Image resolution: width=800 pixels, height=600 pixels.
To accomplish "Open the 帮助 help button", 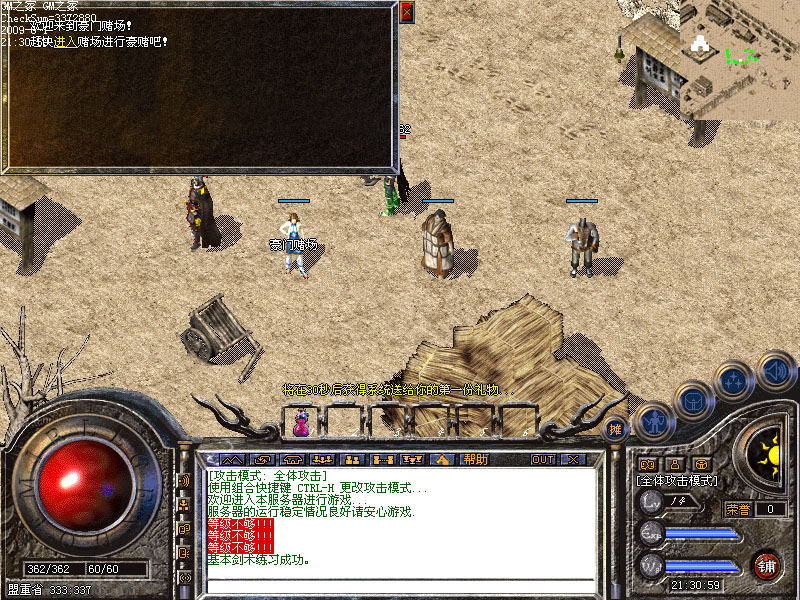I will pyautogui.click(x=476, y=459).
